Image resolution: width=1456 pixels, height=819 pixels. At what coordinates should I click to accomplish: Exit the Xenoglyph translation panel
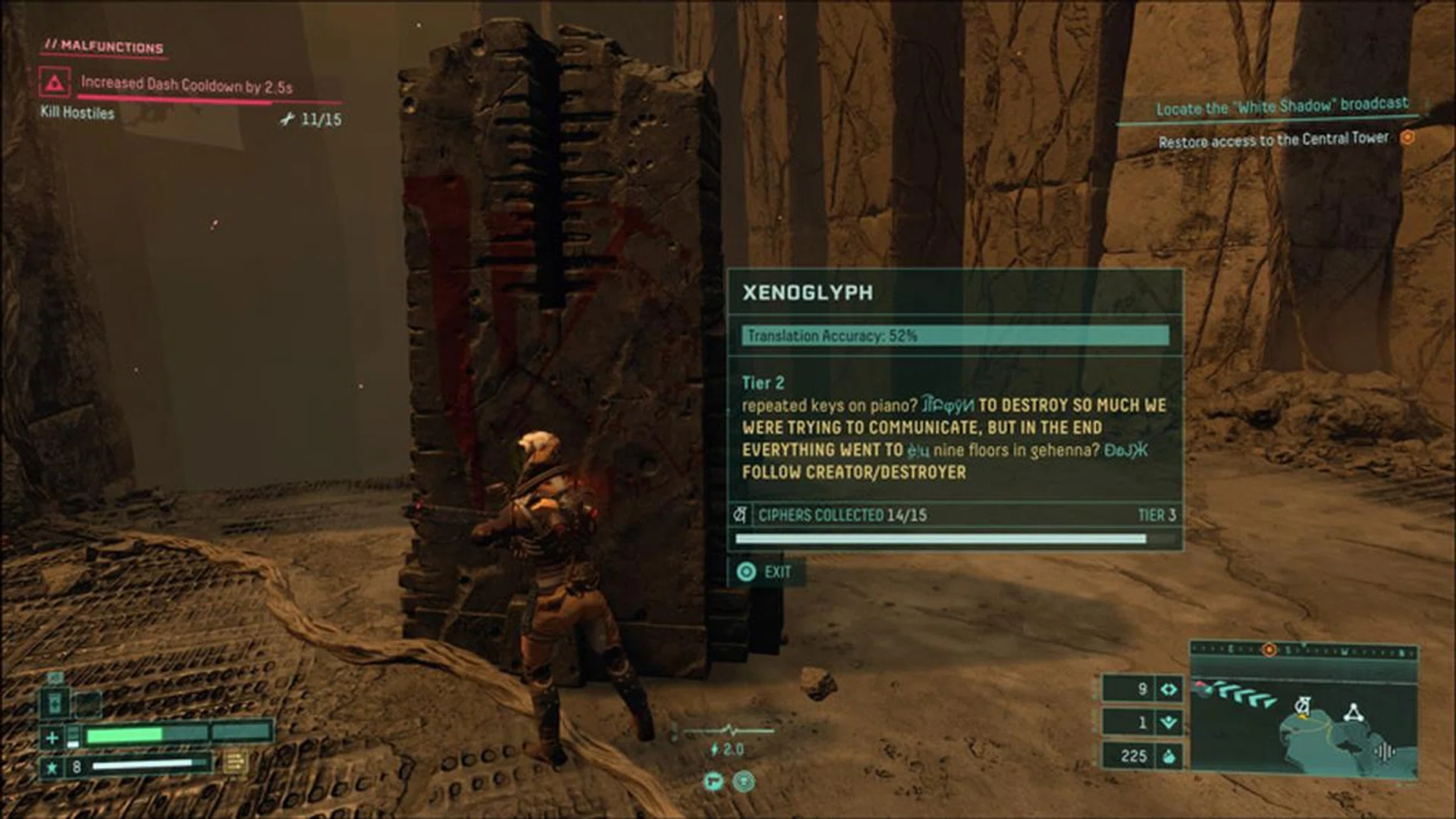click(x=766, y=572)
